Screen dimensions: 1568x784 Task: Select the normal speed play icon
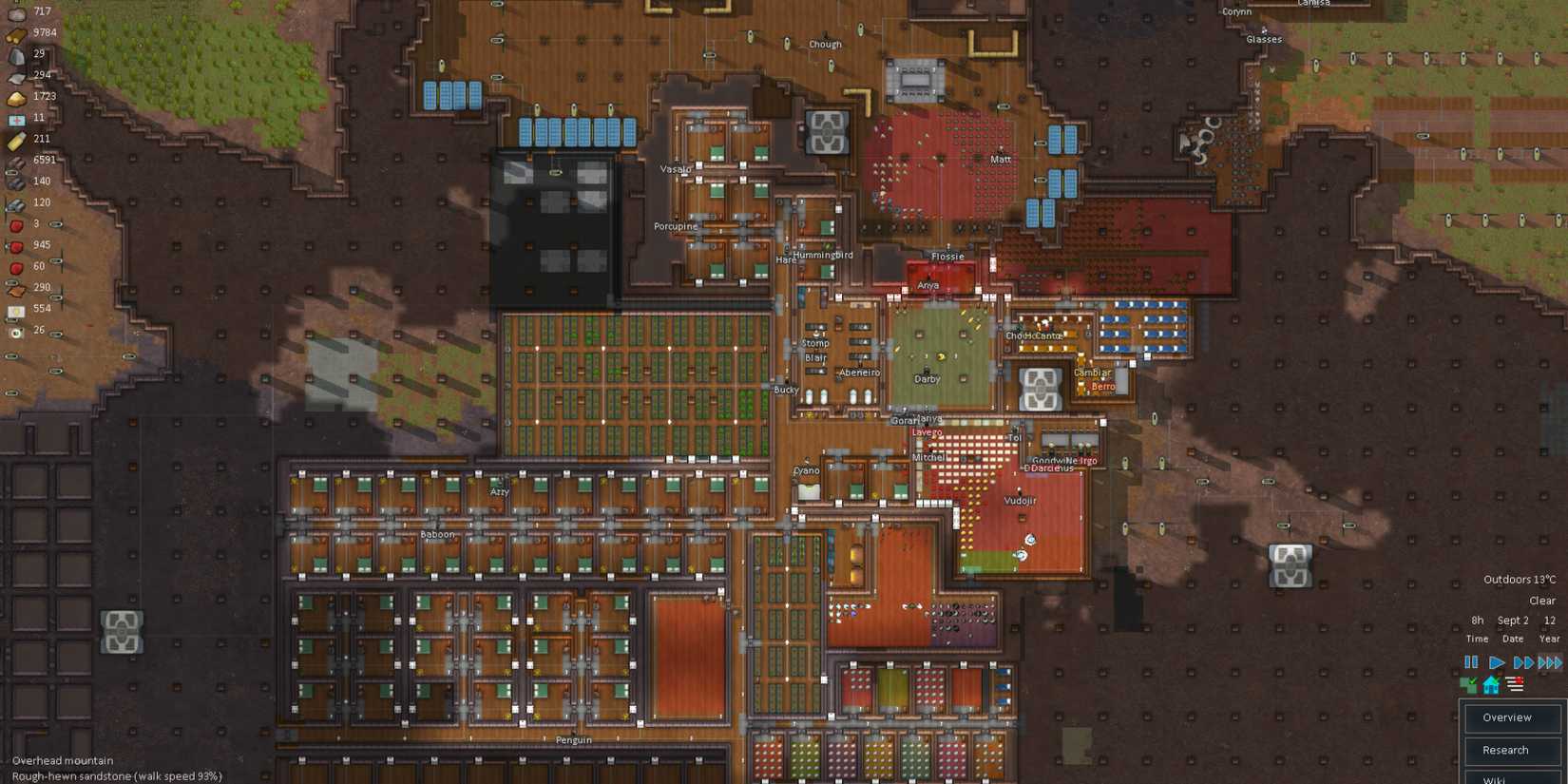(1497, 661)
